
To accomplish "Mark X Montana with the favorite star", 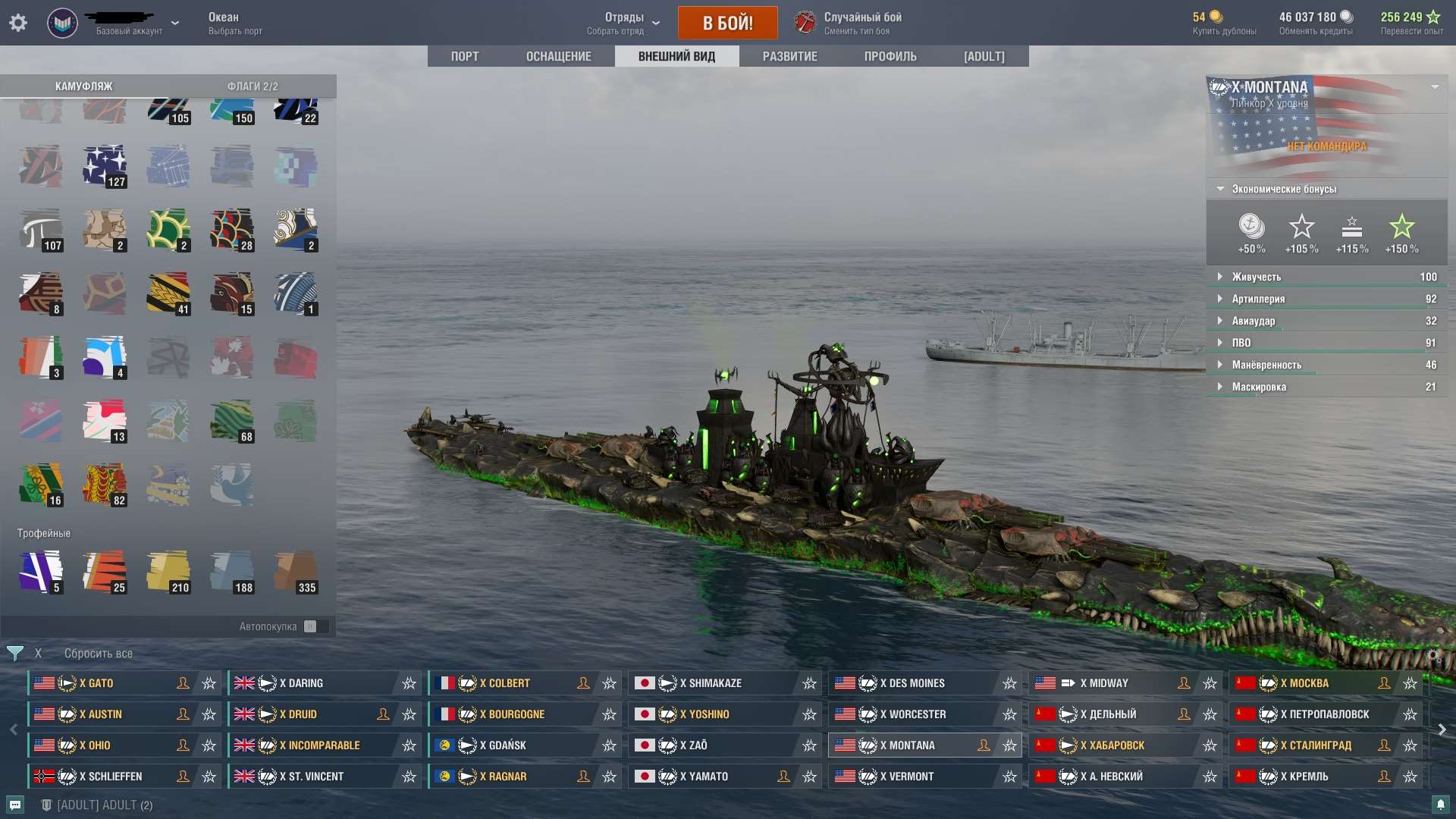I will click(x=1009, y=745).
